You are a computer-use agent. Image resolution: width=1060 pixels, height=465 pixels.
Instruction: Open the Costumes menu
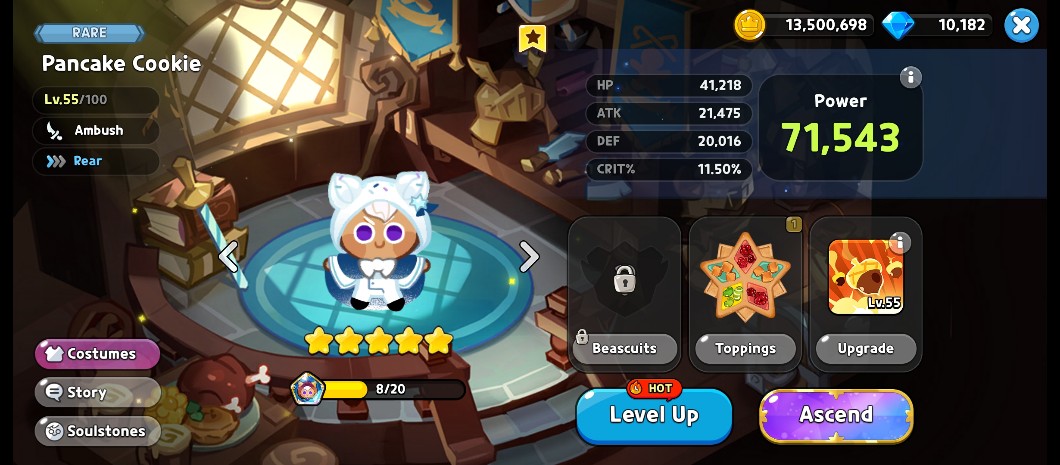(x=98, y=354)
